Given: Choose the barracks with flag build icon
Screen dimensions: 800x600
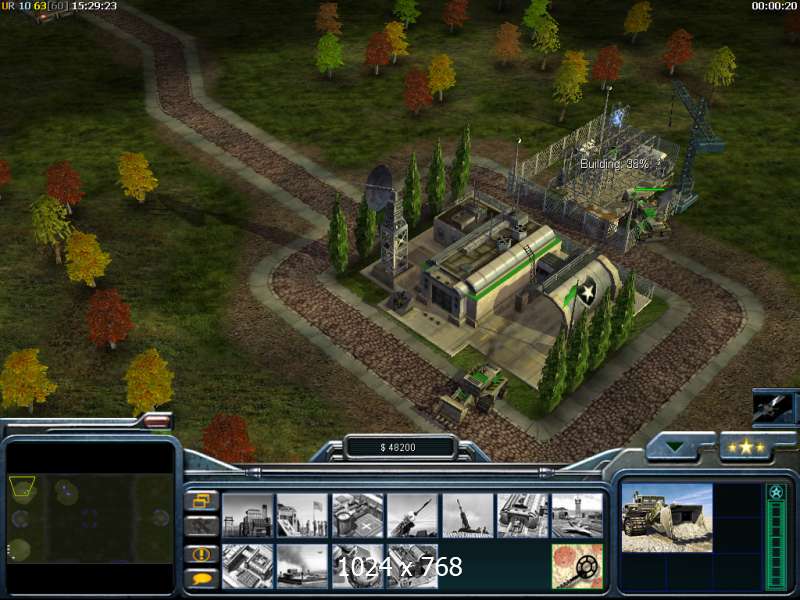Looking at the screenshot, I should point(302,515).
